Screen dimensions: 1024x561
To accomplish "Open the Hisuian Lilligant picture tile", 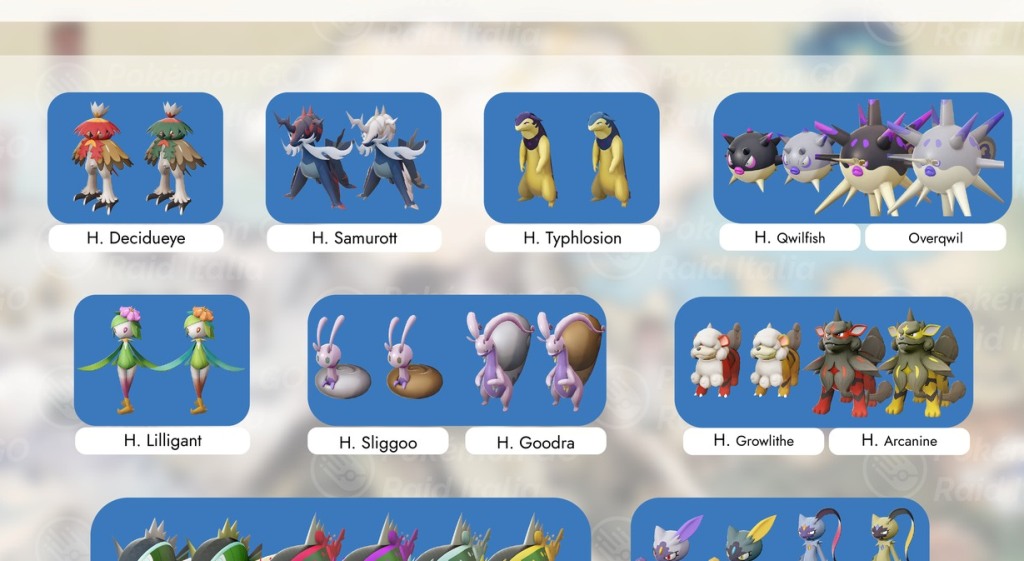I will click(x=162, y=359).
